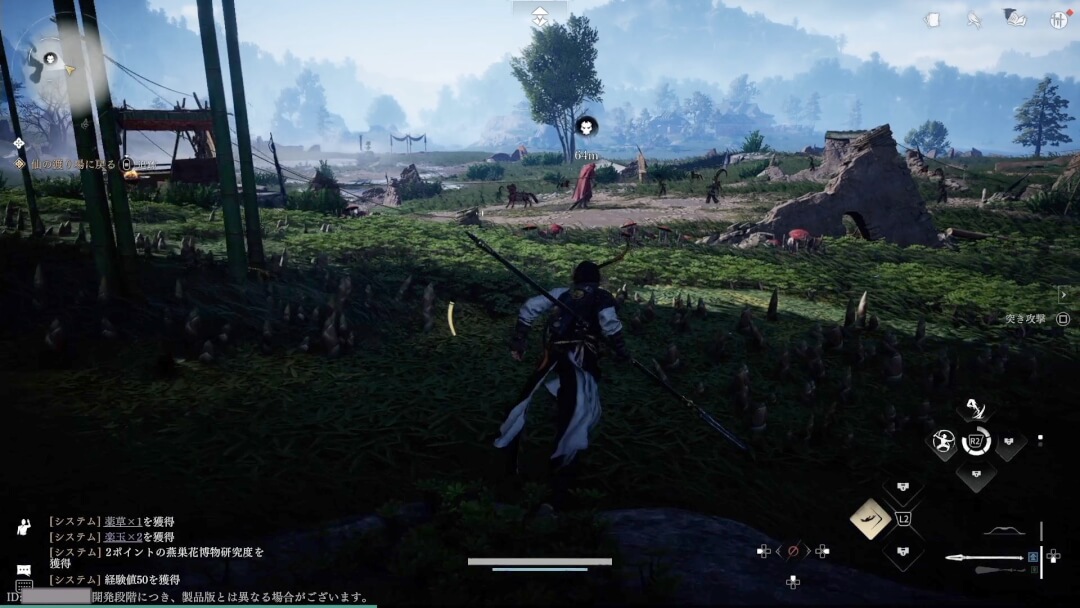Open the scroll icon in the top bar
This screenshot has width=1080, height=608.
pos(932,19)
